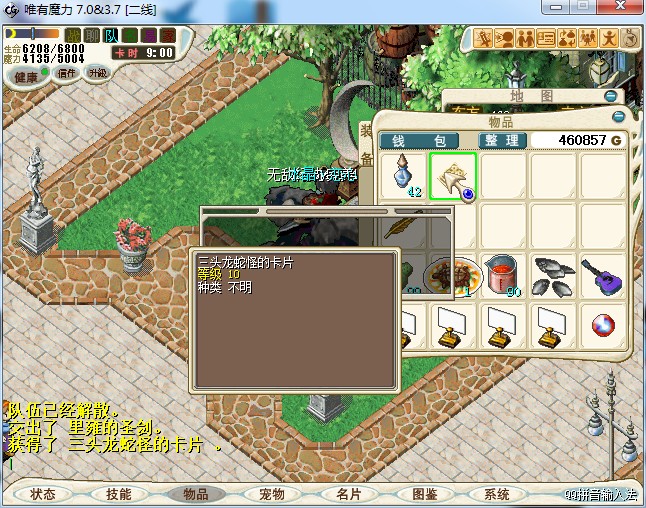Open the 状态 status menu
Screen dimensions: 646x508
[x=42, y=494]
